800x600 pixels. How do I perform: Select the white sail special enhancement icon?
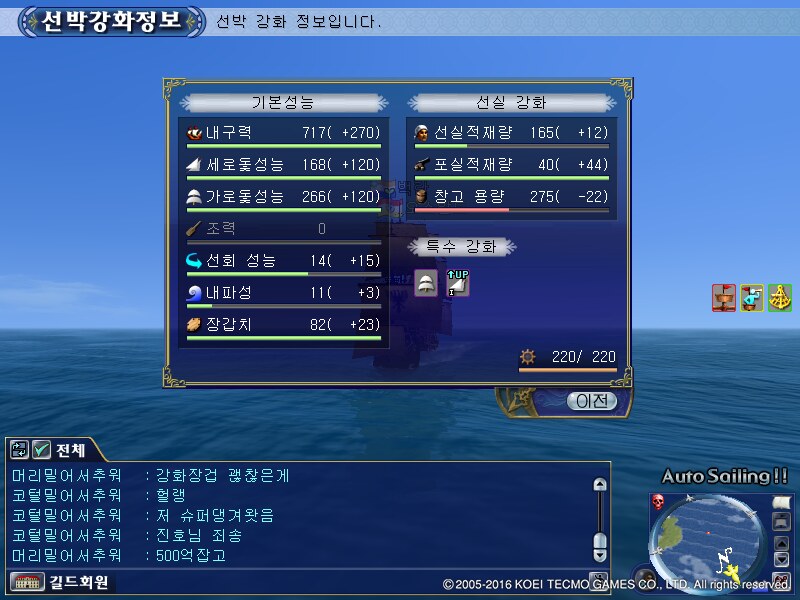[x=426, y=284]
